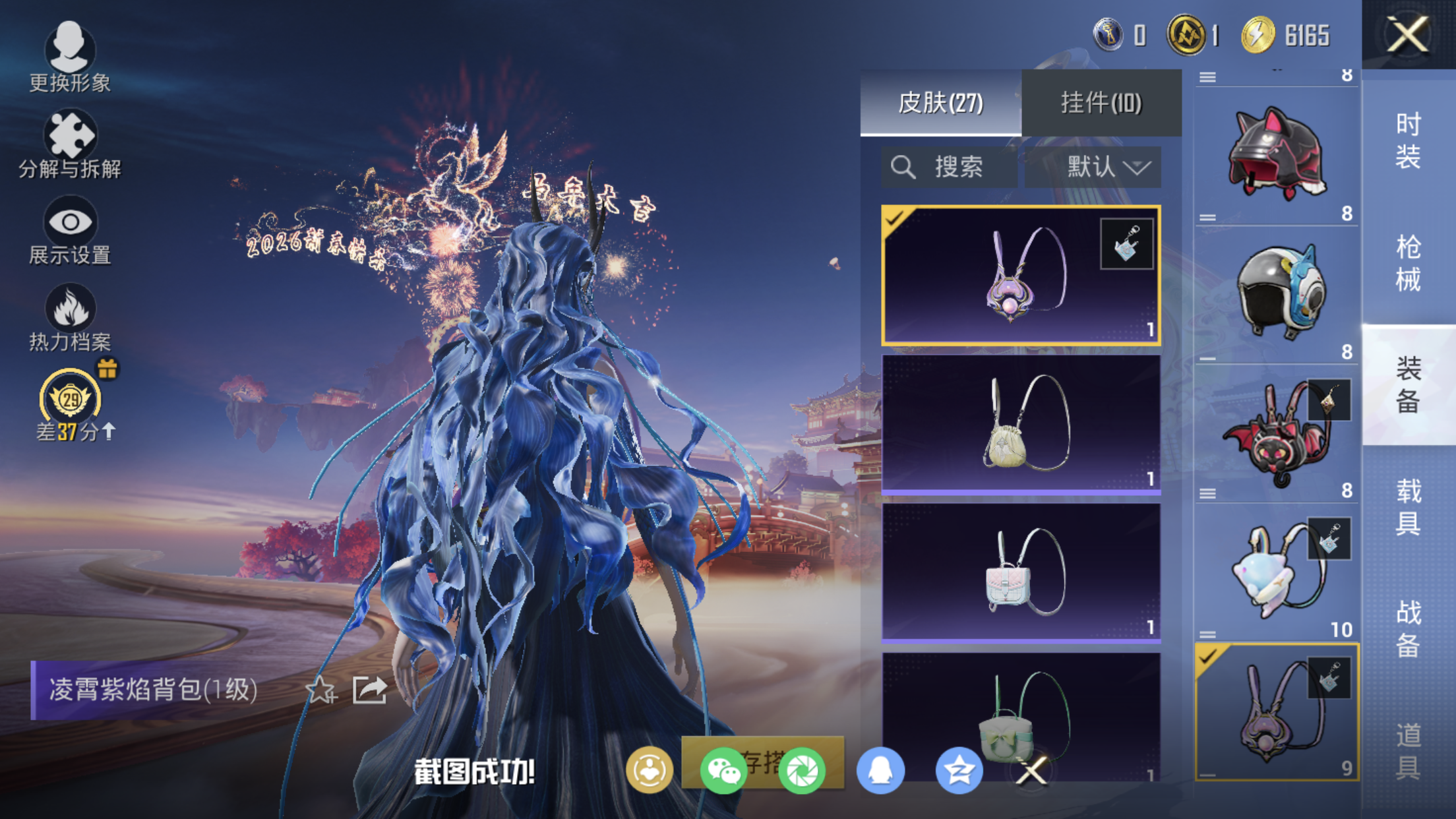This screenshot has width=1456, height=819.
Task: Click the 搜索 search field
Action: [x=949, y=167]
